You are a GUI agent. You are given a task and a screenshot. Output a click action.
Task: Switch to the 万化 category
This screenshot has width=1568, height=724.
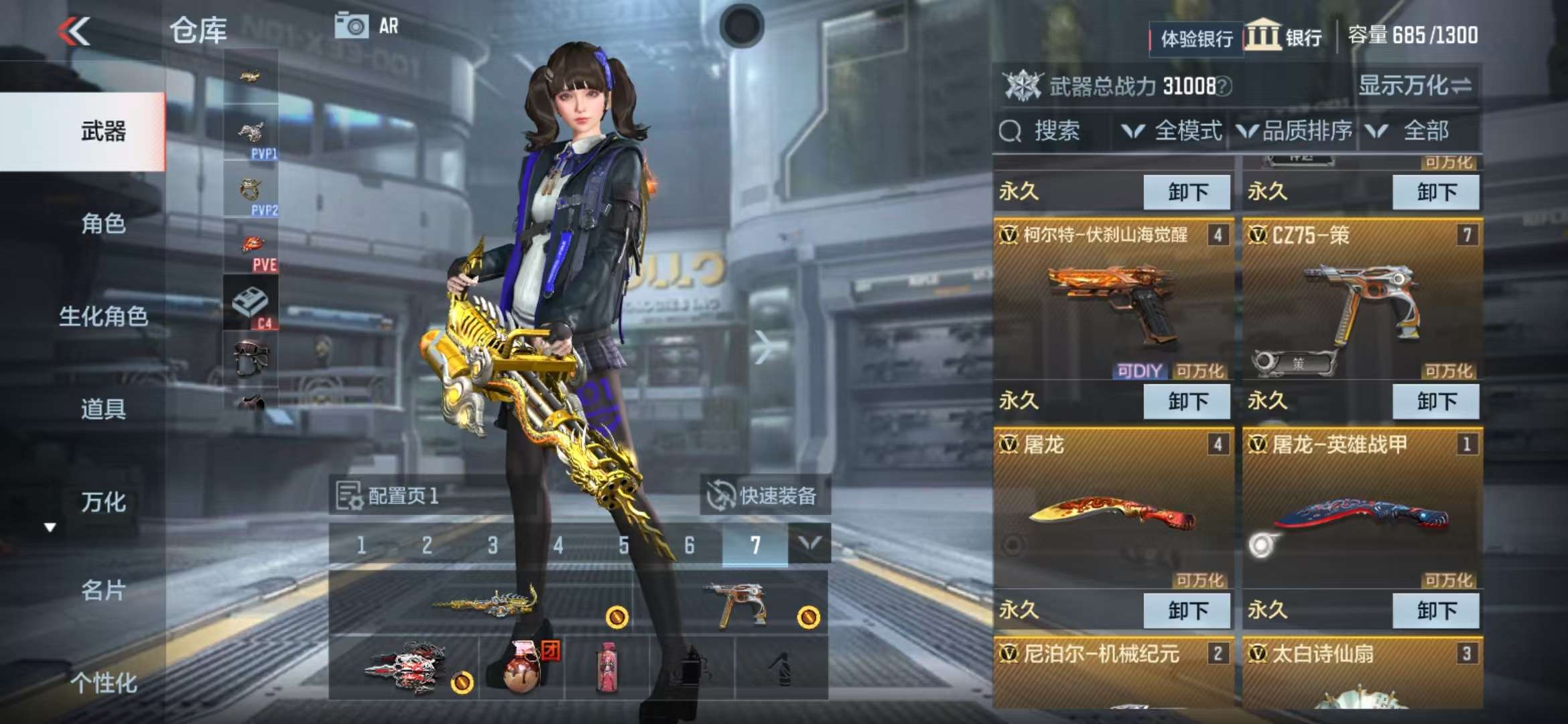click(x=103, y=502)
